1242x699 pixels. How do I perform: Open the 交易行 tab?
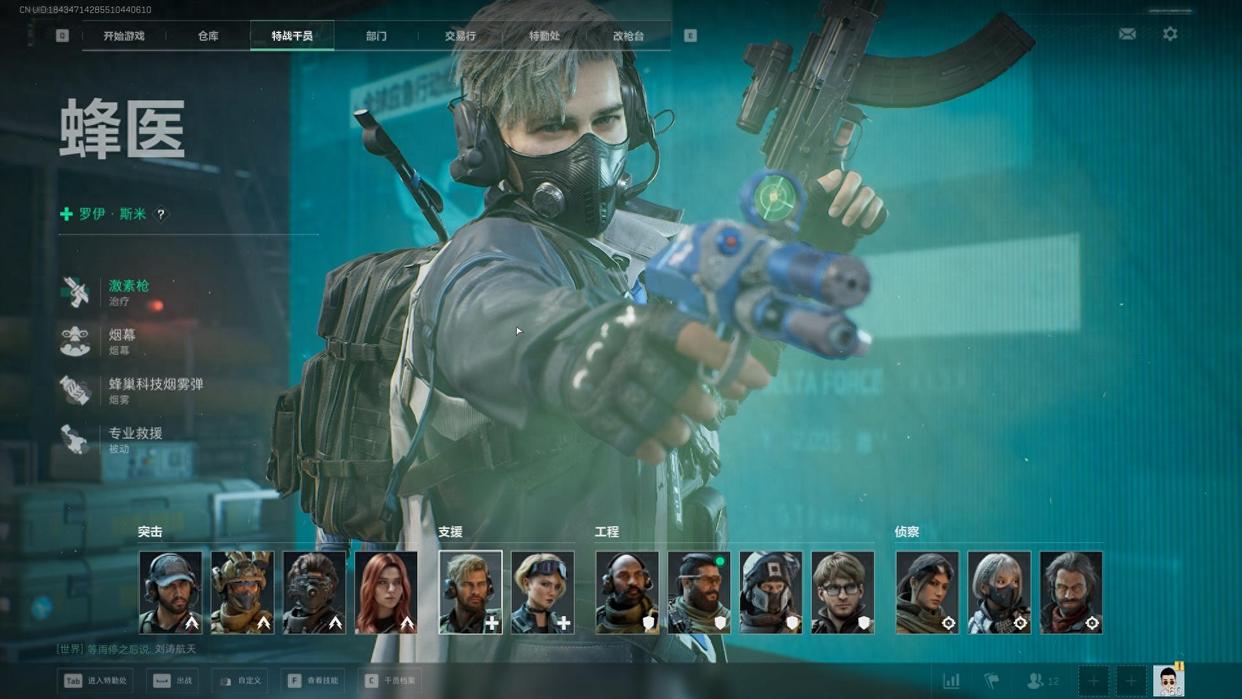(460, 36)
